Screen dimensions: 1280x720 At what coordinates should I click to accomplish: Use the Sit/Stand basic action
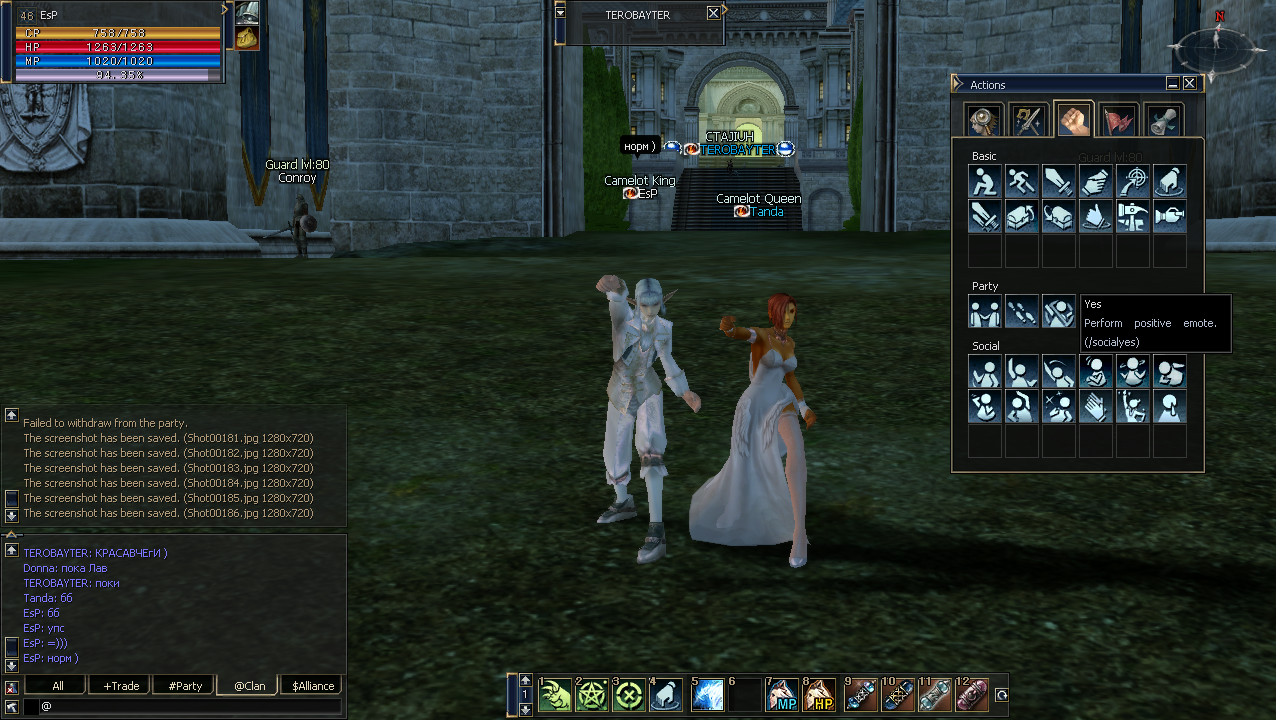tap(985, 181)
